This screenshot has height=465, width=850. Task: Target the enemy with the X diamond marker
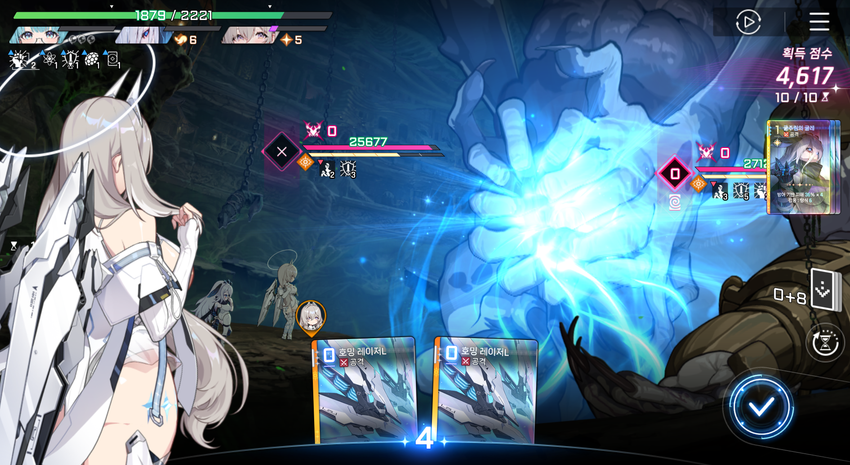point(282,152)
